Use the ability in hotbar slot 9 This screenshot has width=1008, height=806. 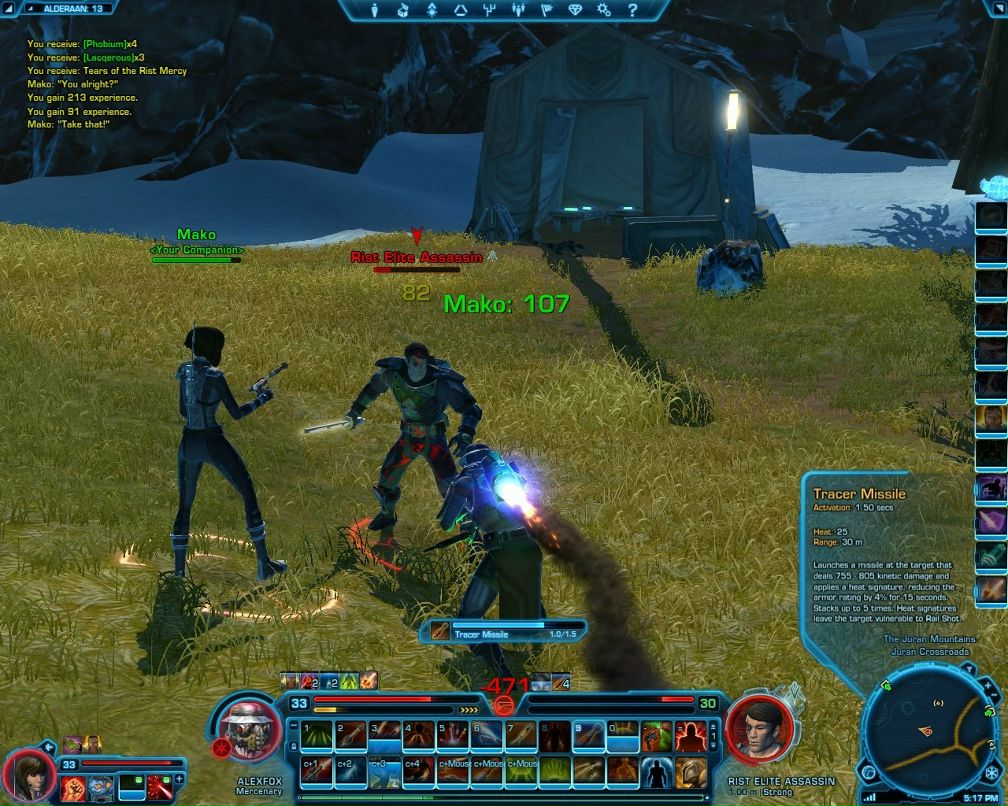coord(589,736)
